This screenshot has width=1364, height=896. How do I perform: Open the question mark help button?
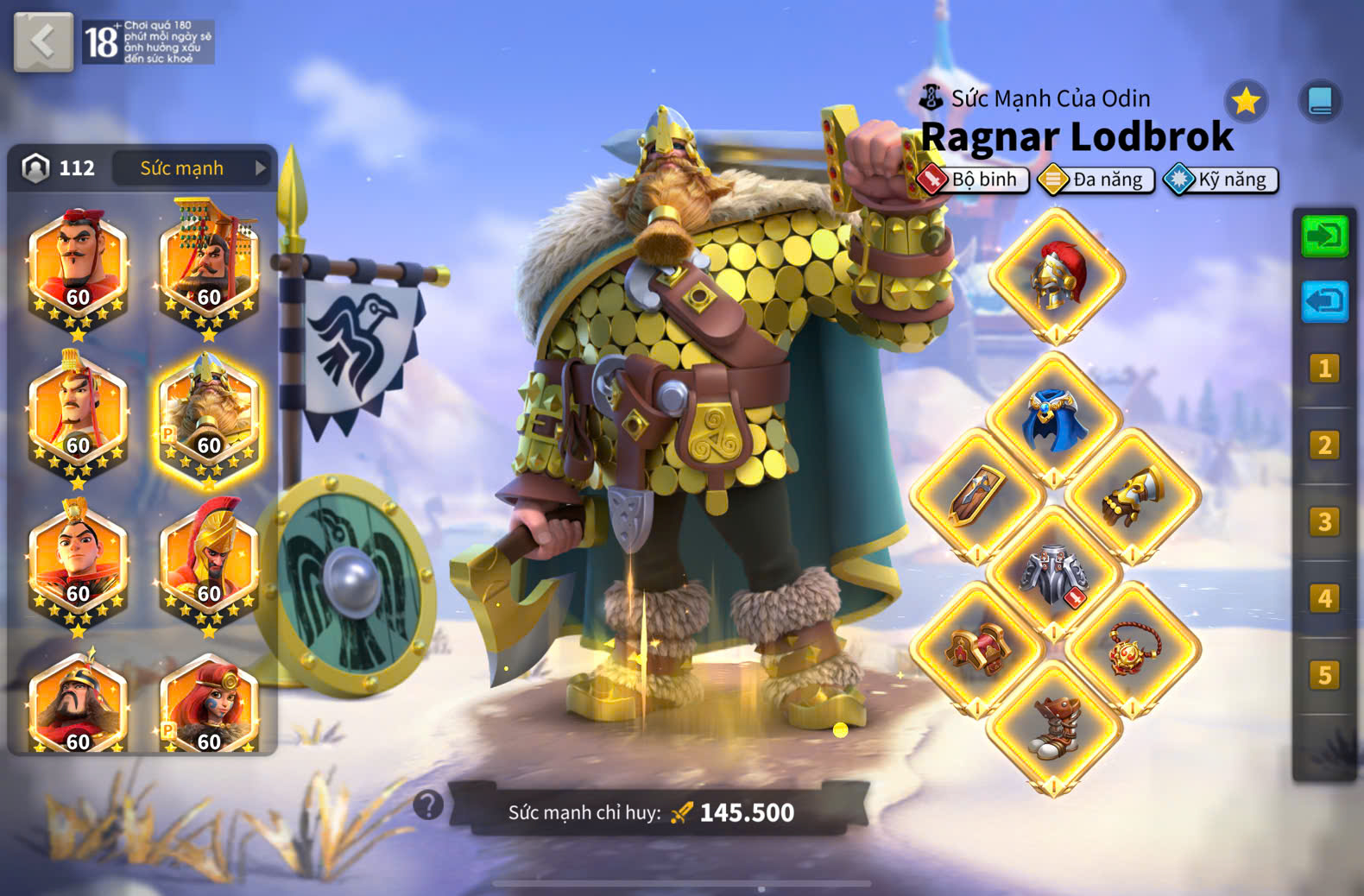(x=428, y=805)
